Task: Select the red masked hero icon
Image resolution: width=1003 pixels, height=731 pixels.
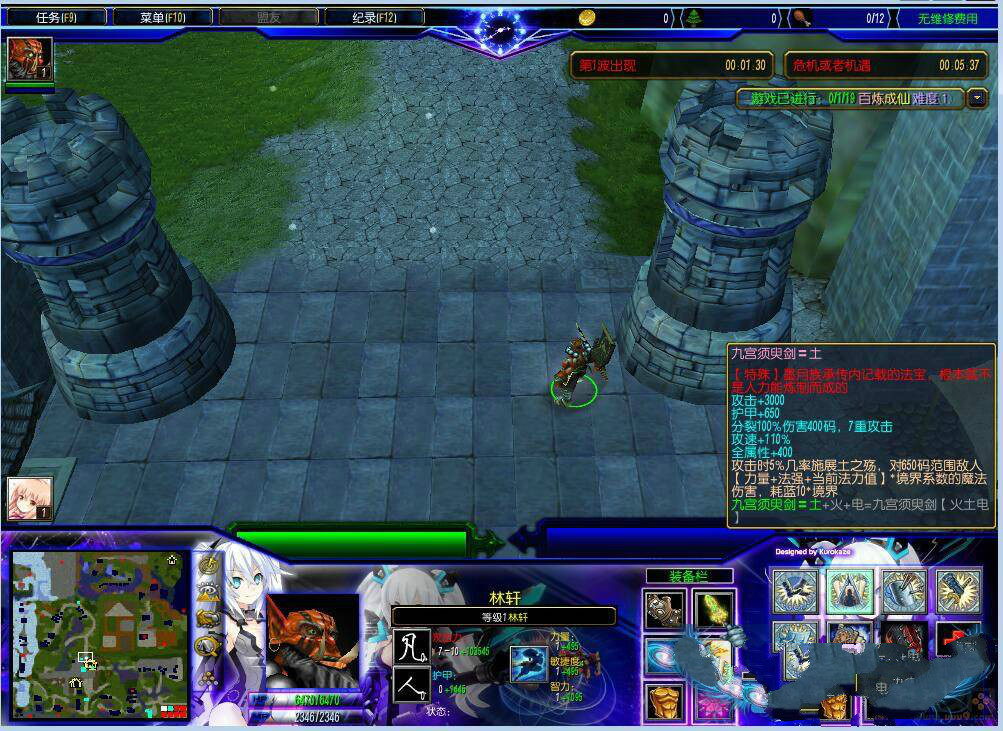Action: click(x=29, y=59)
